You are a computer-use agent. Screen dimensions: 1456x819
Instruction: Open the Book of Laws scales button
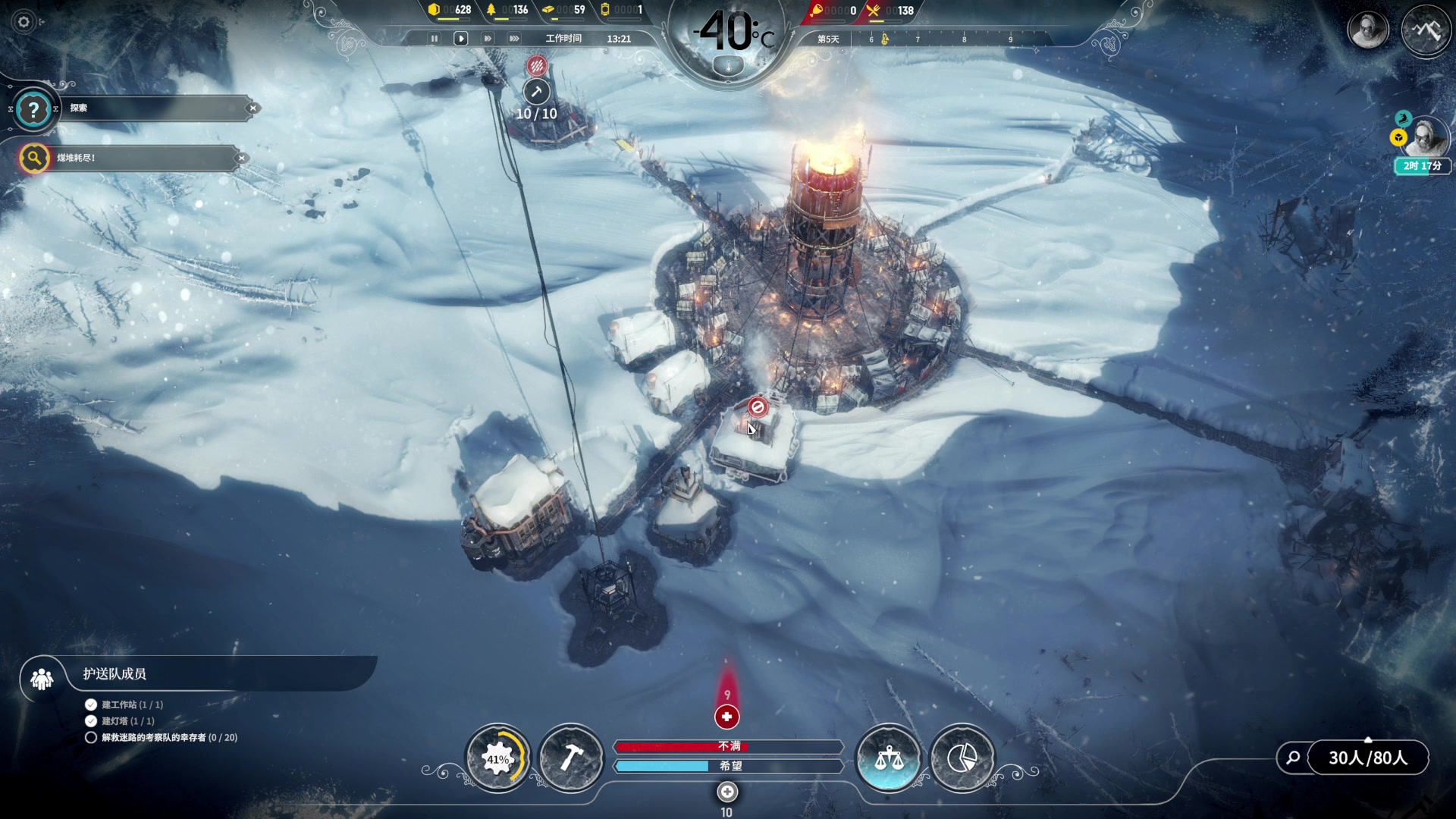[x=889, y=758]
